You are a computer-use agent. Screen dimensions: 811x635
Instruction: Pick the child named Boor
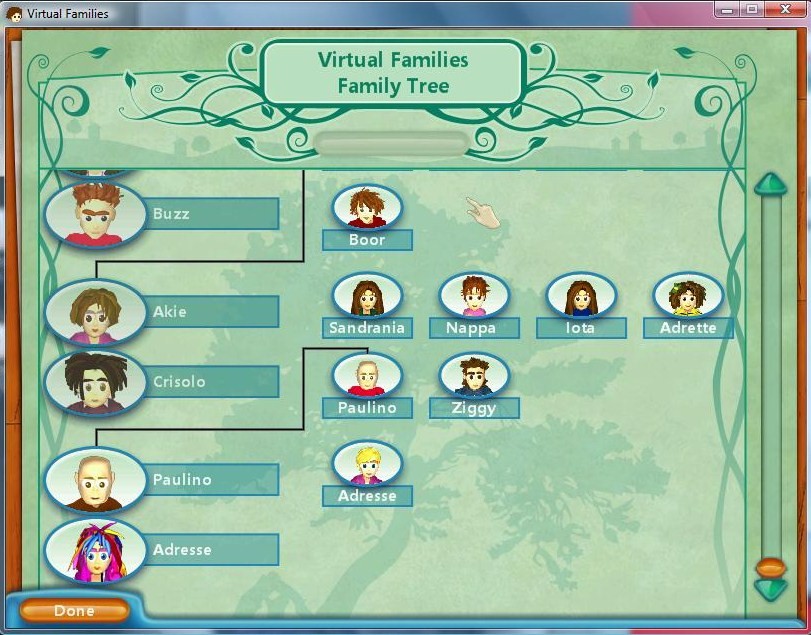[367, 208]
